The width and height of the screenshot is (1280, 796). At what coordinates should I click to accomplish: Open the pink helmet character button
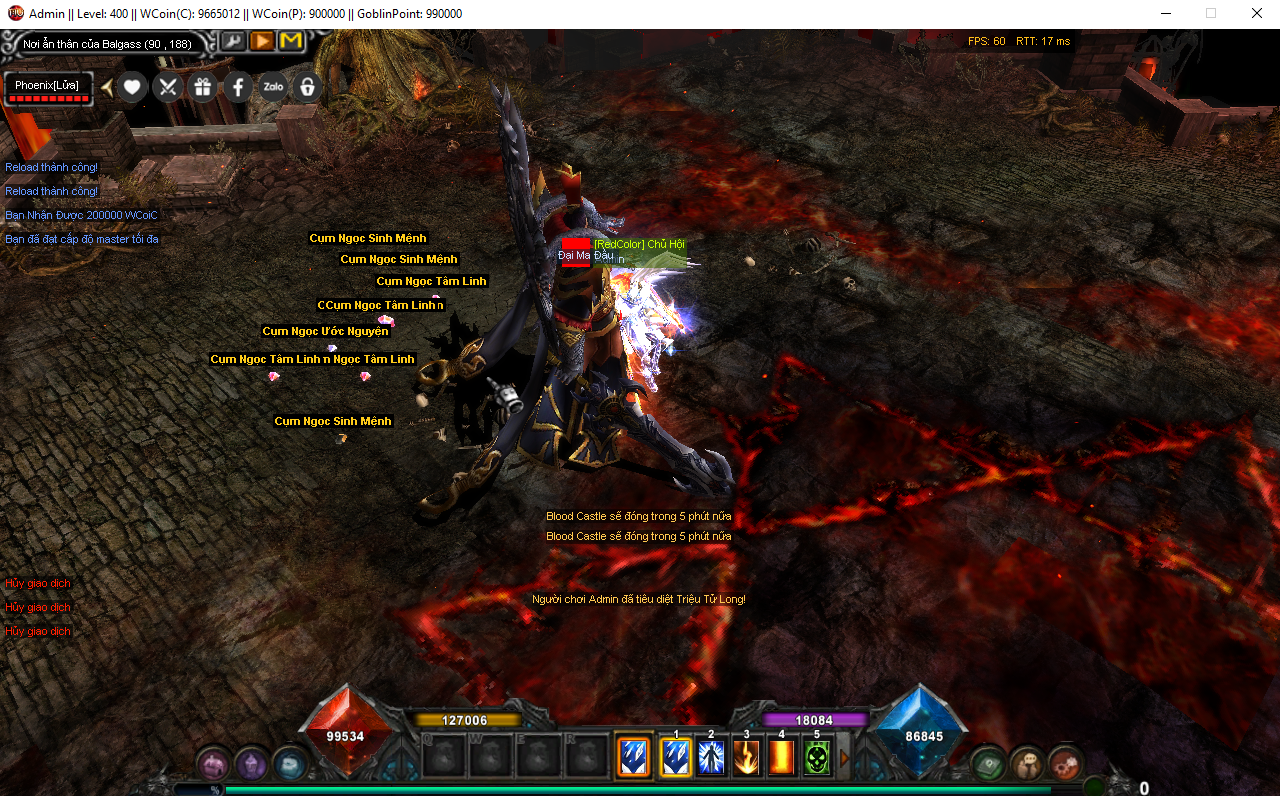coord(212,764)
